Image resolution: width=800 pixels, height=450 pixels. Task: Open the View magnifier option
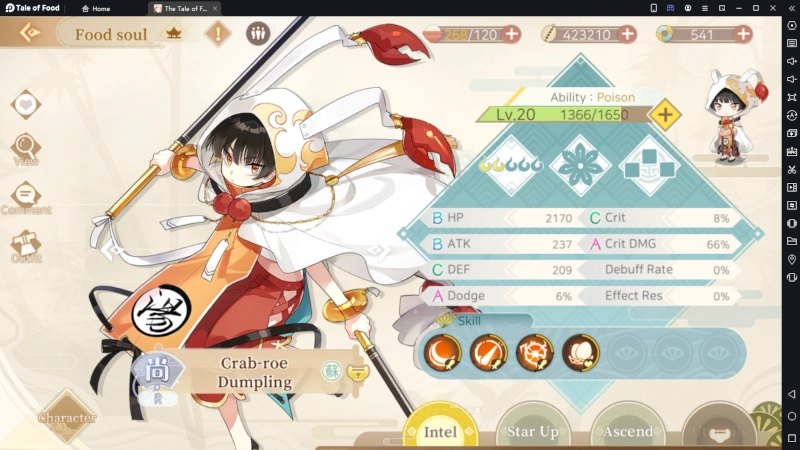pyautogui.click(x=26, y=149)
